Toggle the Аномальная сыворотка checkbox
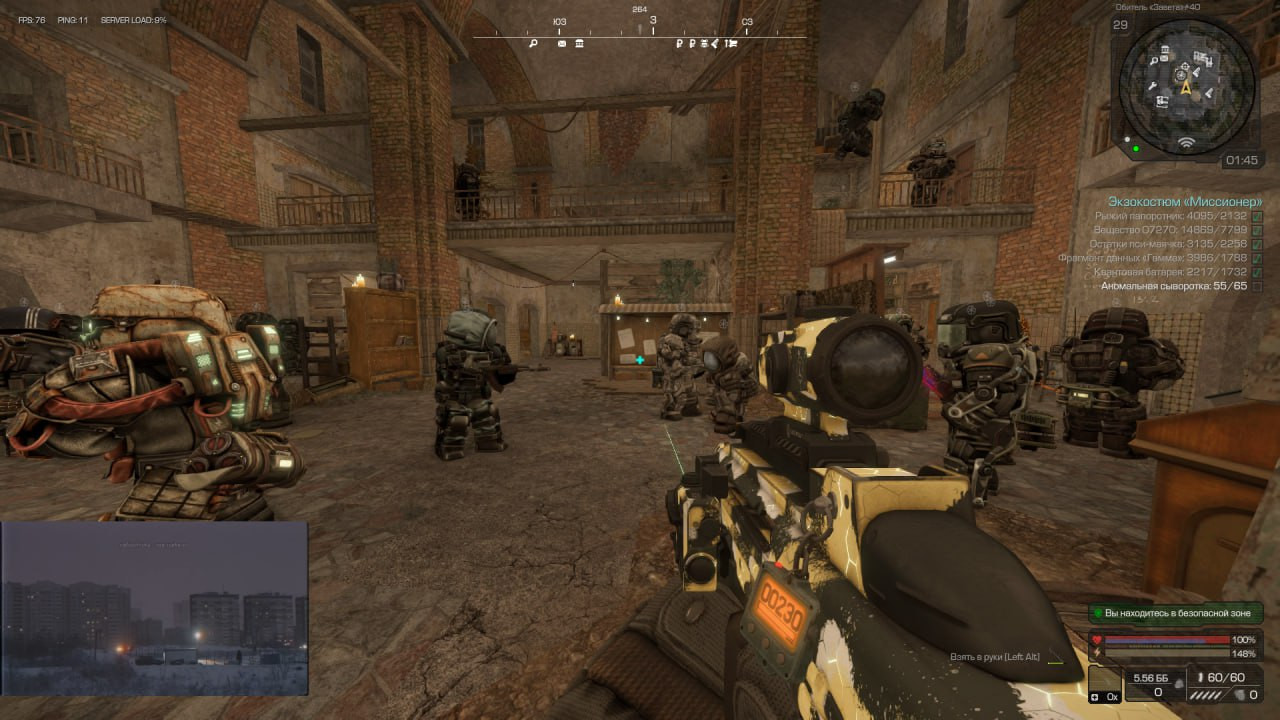 pyautogui.click(x=1257, y=286)
